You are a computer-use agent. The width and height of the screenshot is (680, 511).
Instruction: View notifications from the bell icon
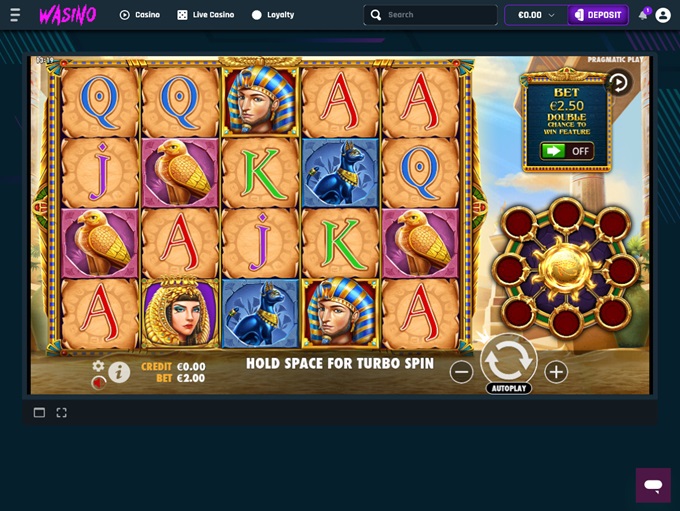coord(643,15)
